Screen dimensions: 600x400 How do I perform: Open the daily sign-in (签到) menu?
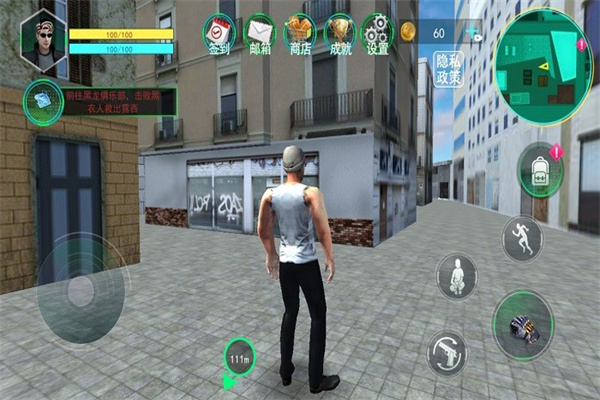(218, 33)
